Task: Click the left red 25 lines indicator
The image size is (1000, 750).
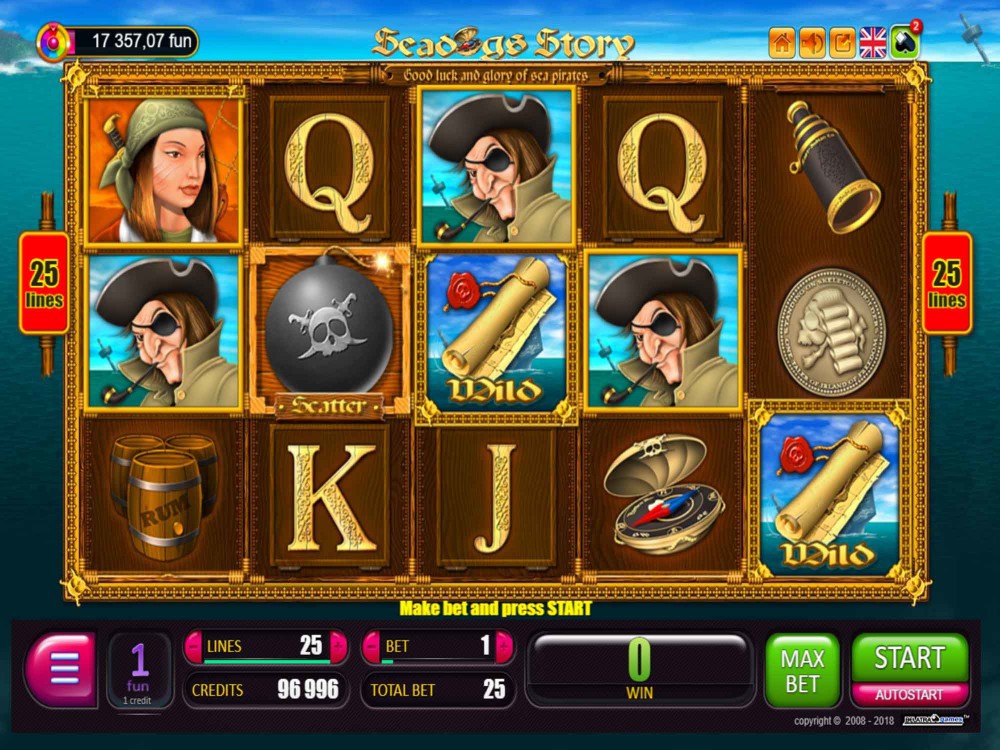Action: (x=45, y=284)
